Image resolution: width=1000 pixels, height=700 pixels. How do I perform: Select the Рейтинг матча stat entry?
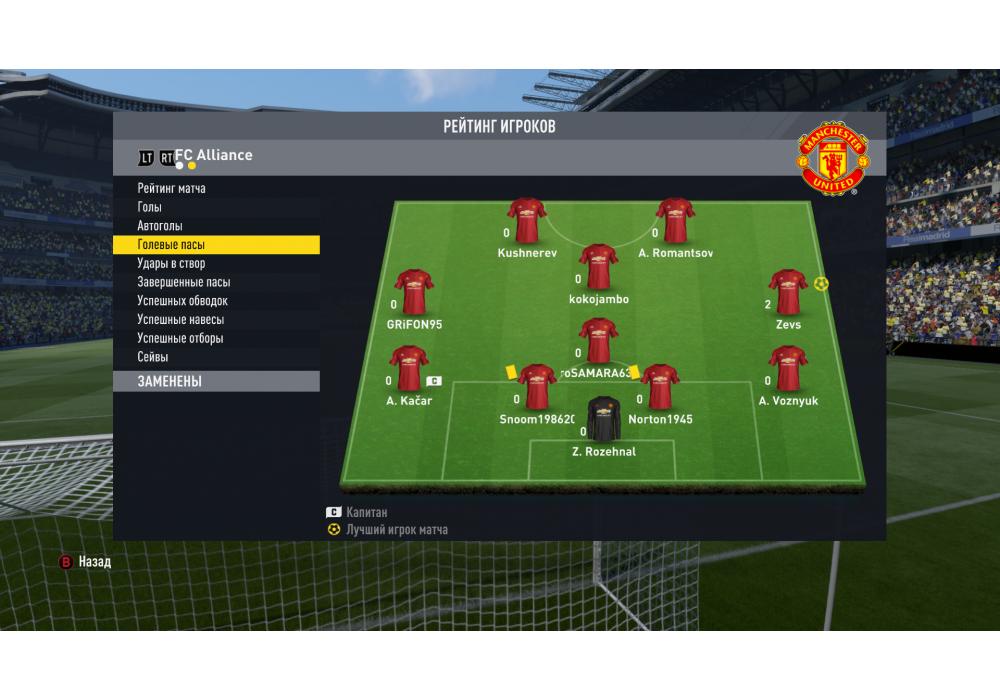(x=172, y=188)
